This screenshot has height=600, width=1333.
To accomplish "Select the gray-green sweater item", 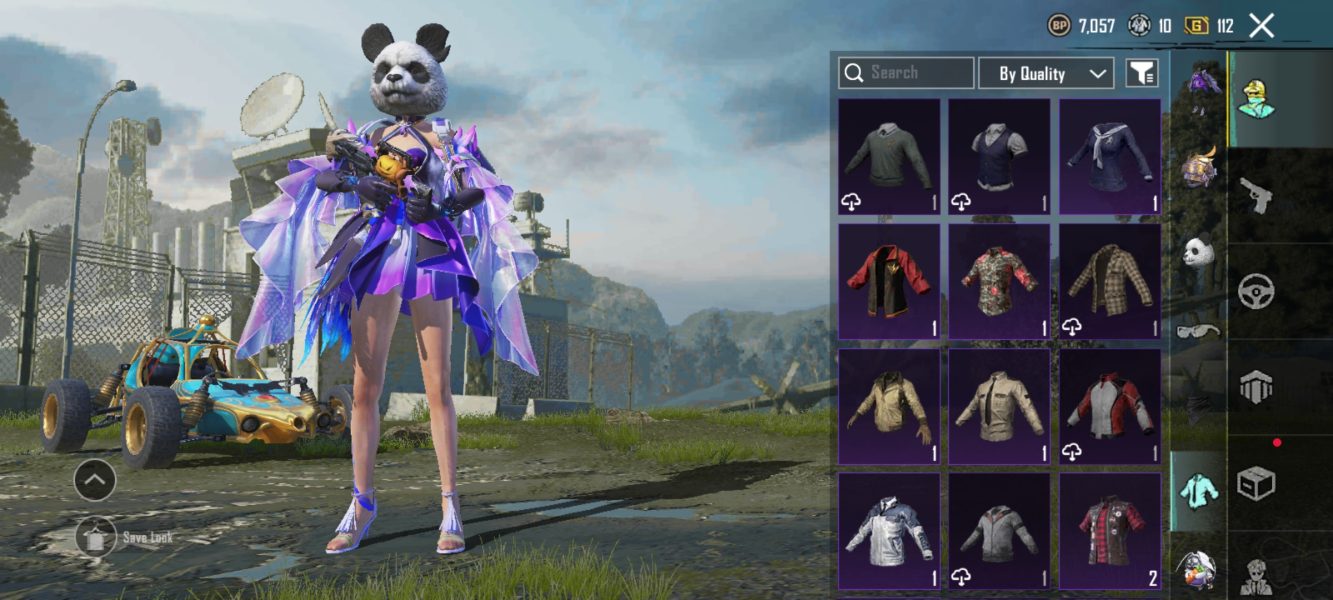I will (x=889, y=156).
